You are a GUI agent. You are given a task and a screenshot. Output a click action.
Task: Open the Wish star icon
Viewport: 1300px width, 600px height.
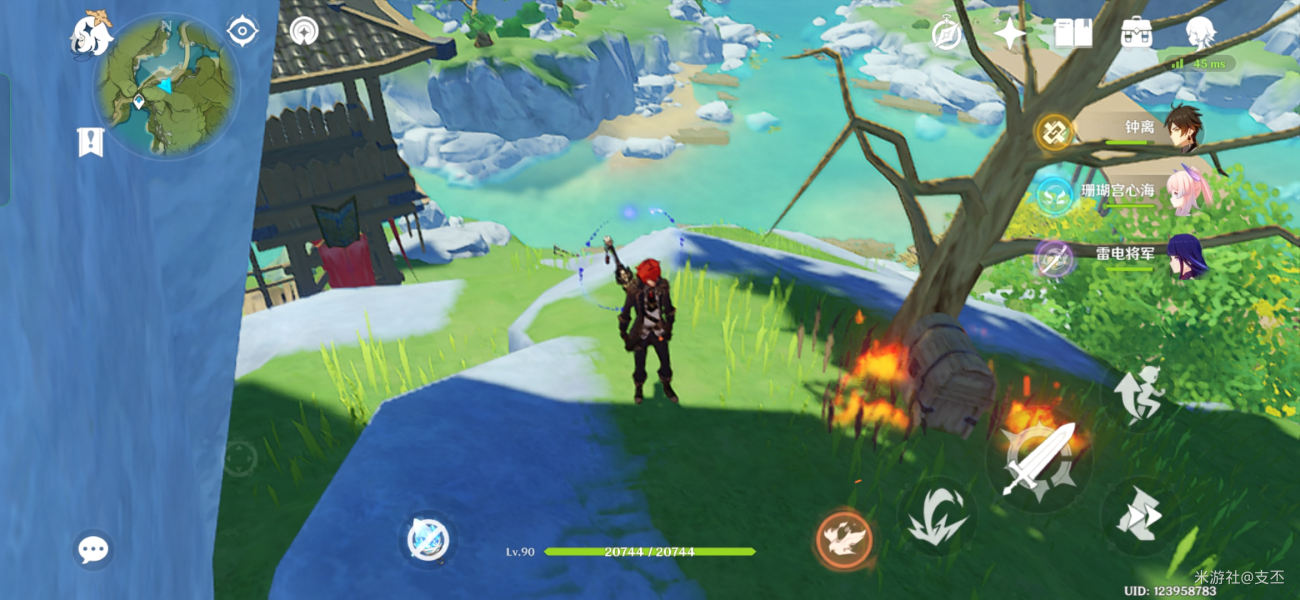(x=1010, y=35)
